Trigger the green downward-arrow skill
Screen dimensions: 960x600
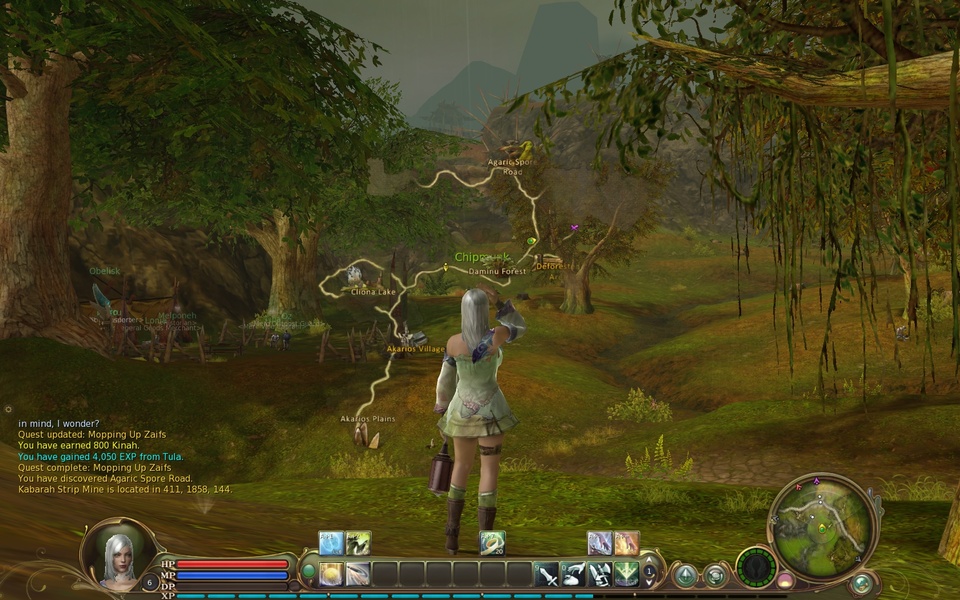[626, 574]
